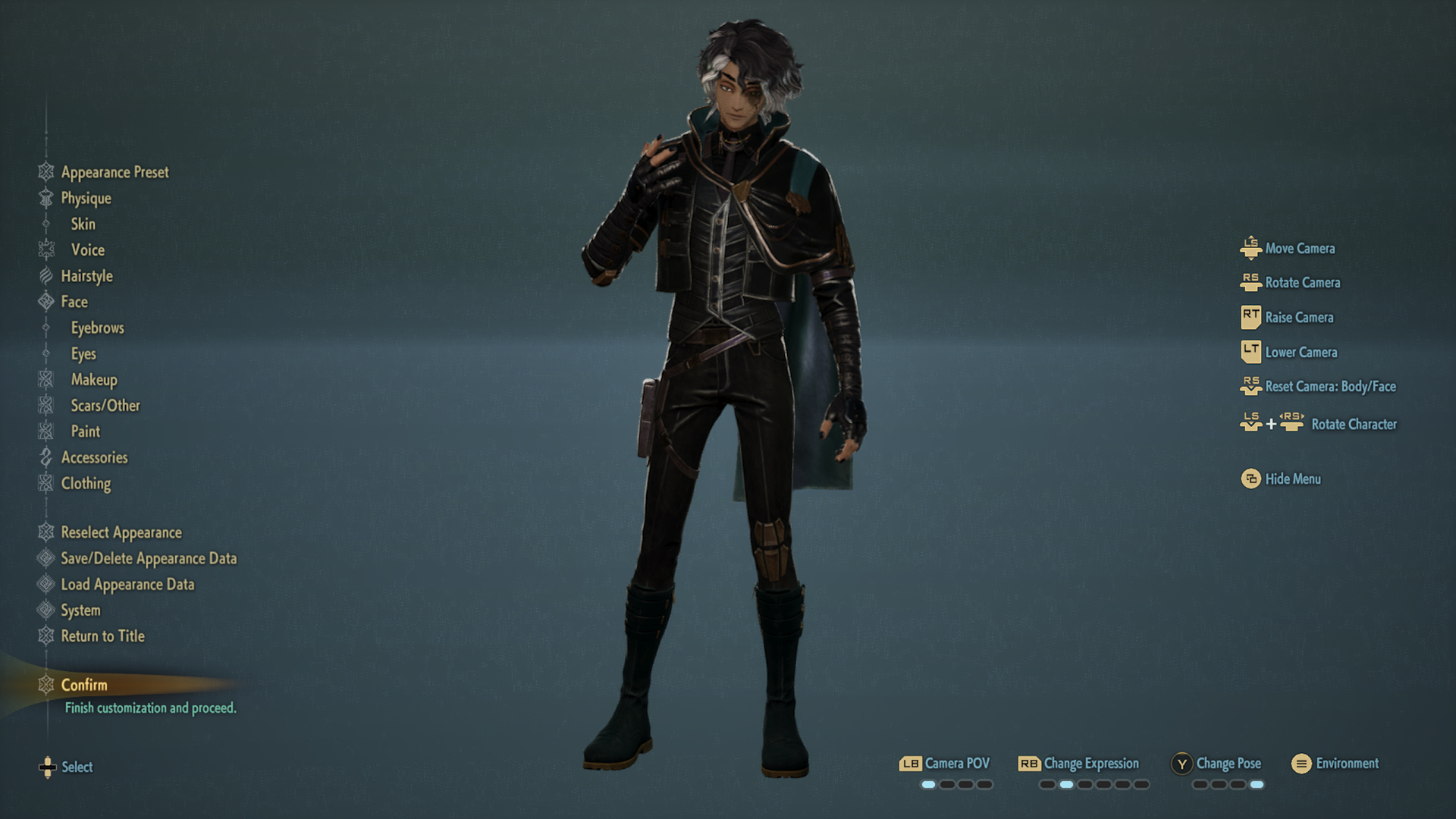
Task: Confirm and finish character customization
Action: pos(84,686)
